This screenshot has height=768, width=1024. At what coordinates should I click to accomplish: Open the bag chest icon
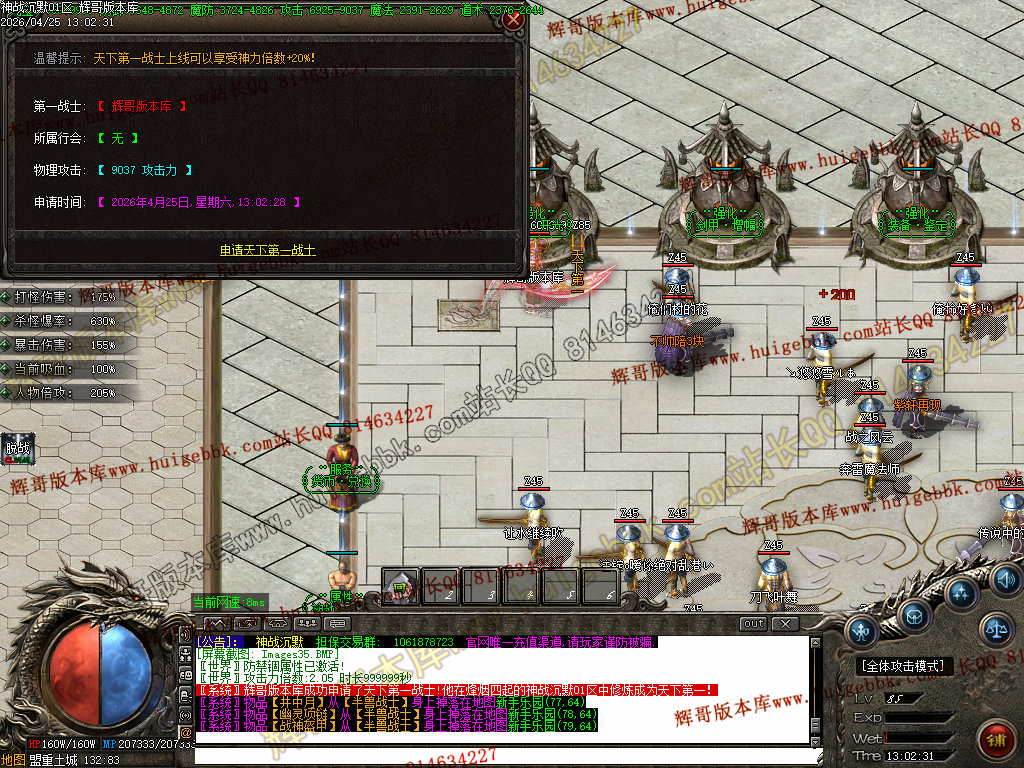(x=914, y=613)
